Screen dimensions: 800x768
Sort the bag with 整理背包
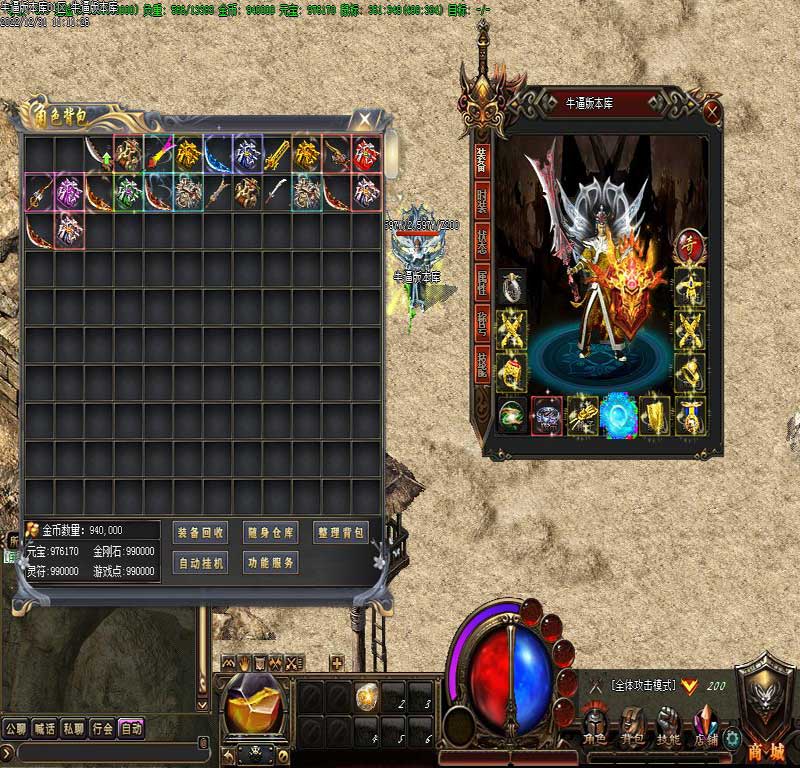click(341, 532)
